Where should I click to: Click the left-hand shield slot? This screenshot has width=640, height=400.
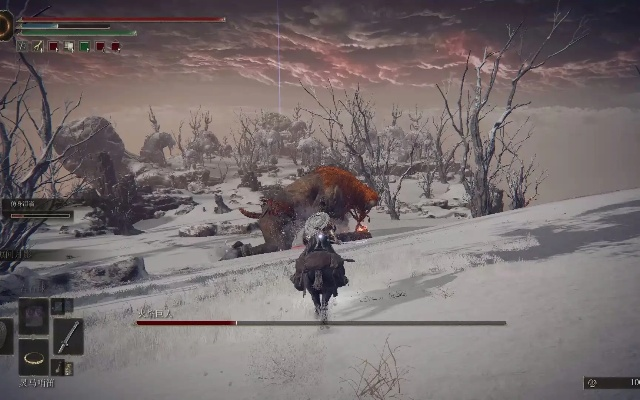(4, 336)
